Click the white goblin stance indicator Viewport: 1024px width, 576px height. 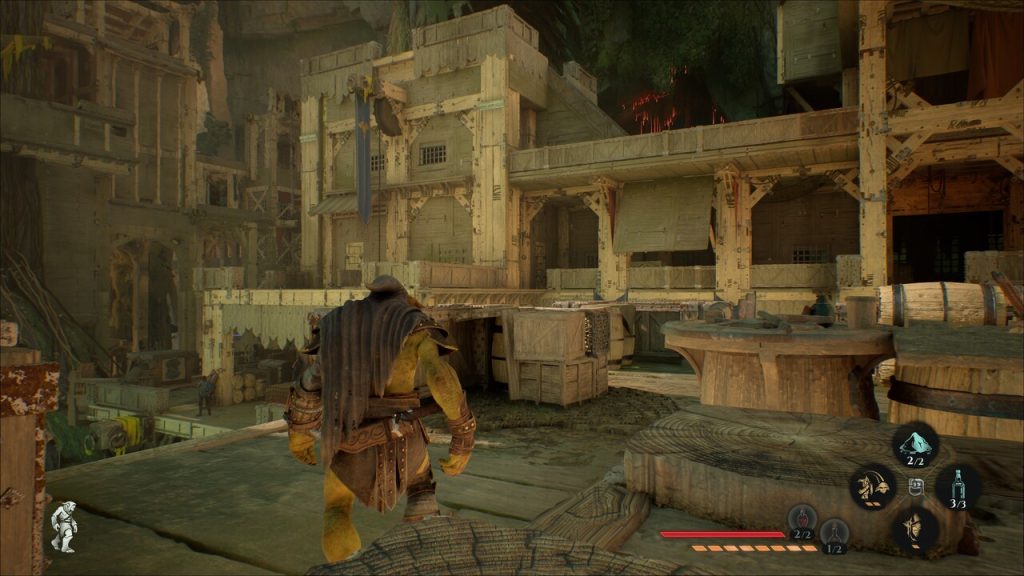click(64, 526)
